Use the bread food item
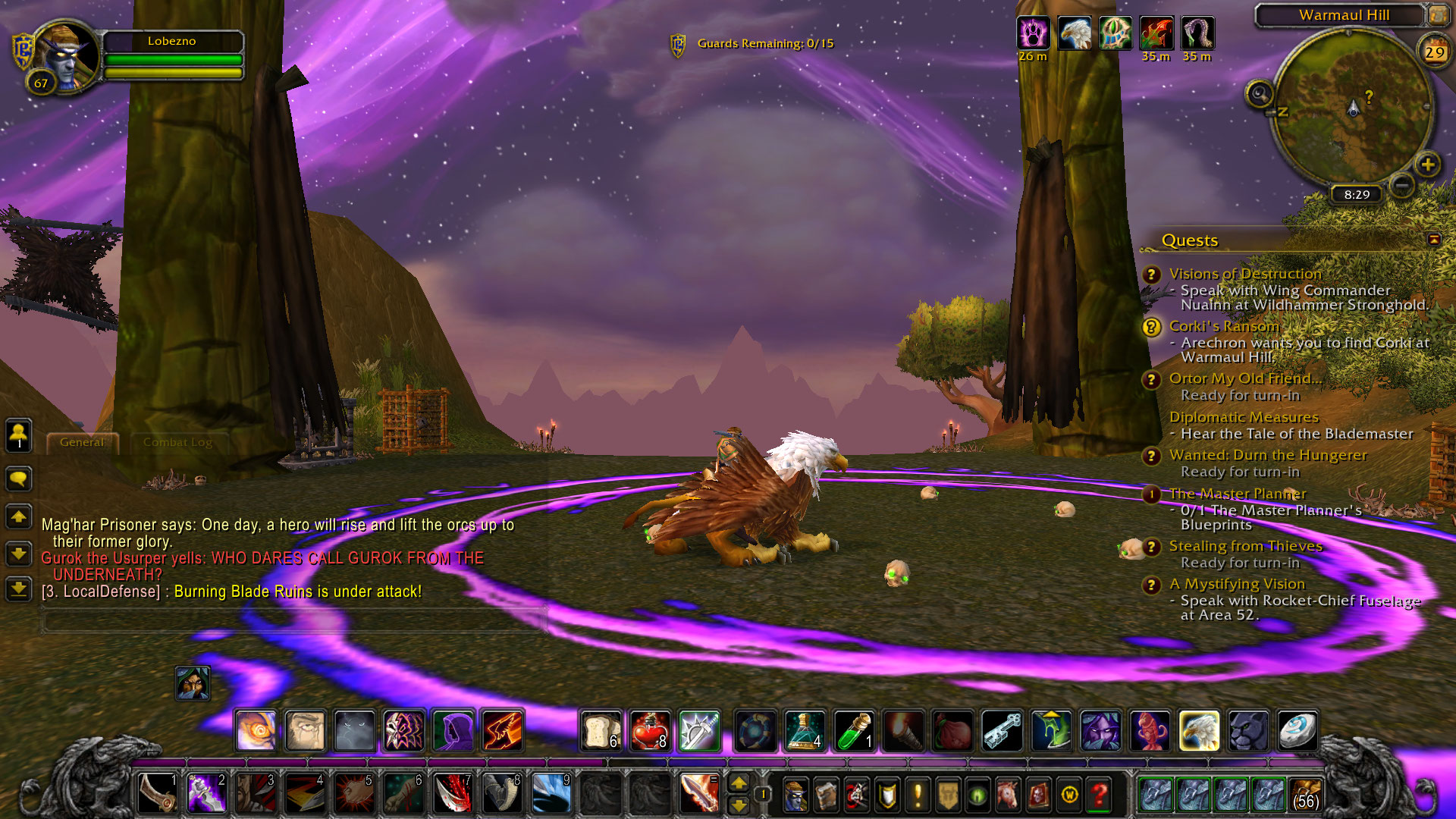1456x819 pixels. [601, 730]
